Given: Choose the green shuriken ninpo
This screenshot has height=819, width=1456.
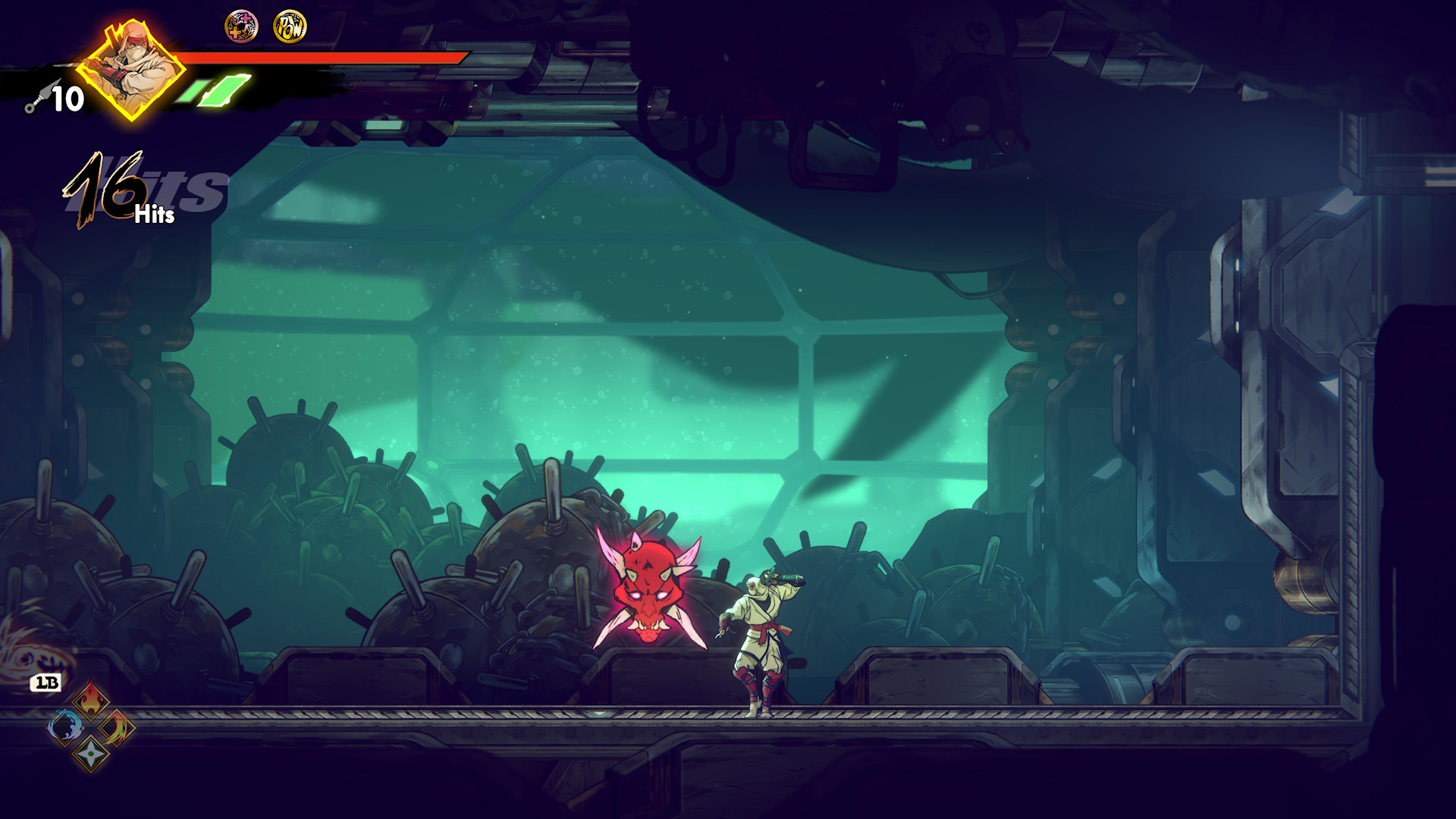Looking at the screenshot, I should click(x=91, y=753).
